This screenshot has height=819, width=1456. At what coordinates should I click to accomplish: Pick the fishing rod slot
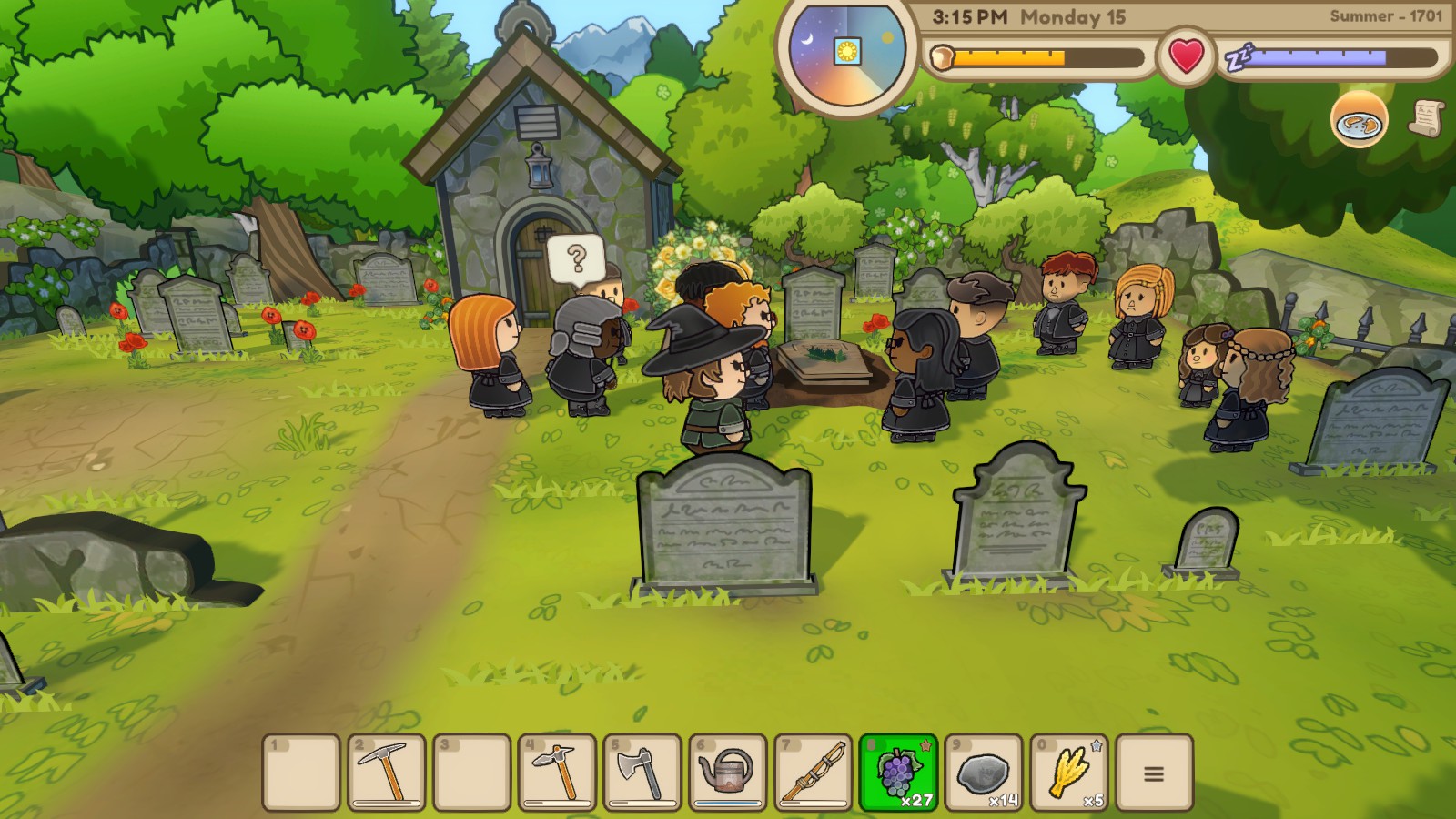click(x=813, y=773)
